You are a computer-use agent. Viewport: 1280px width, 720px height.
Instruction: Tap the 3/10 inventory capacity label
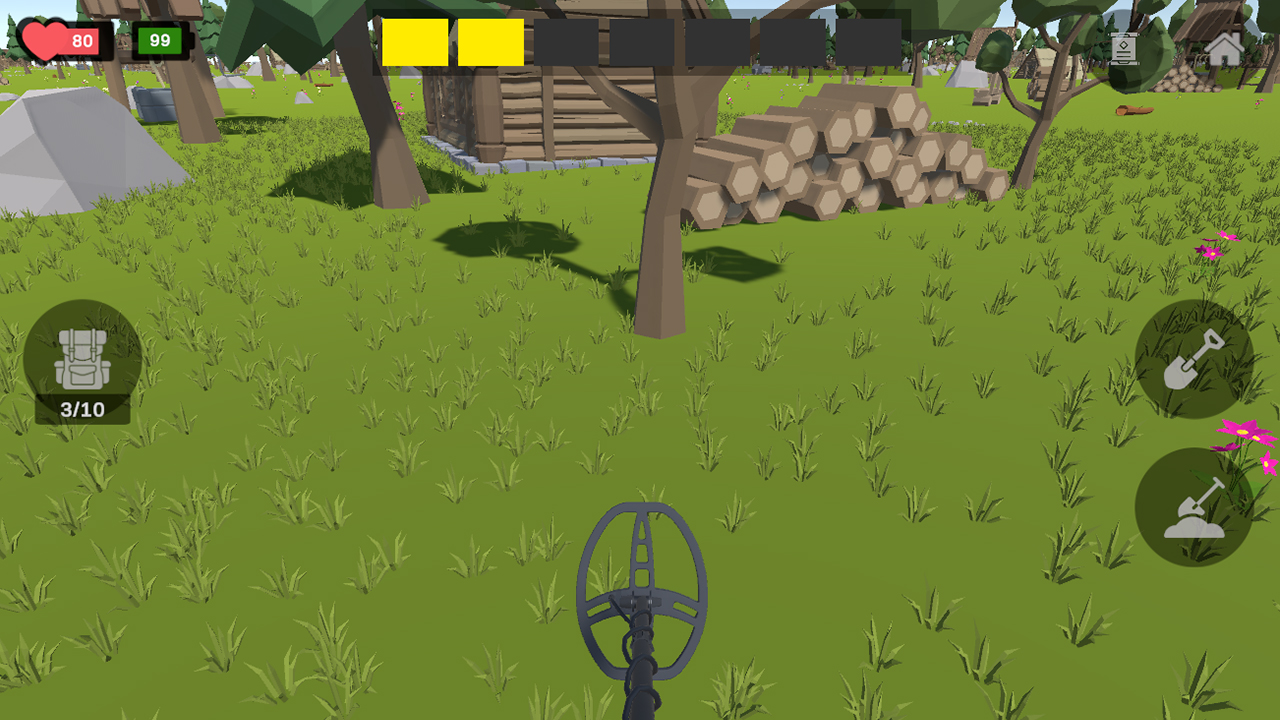click(82, 408)
